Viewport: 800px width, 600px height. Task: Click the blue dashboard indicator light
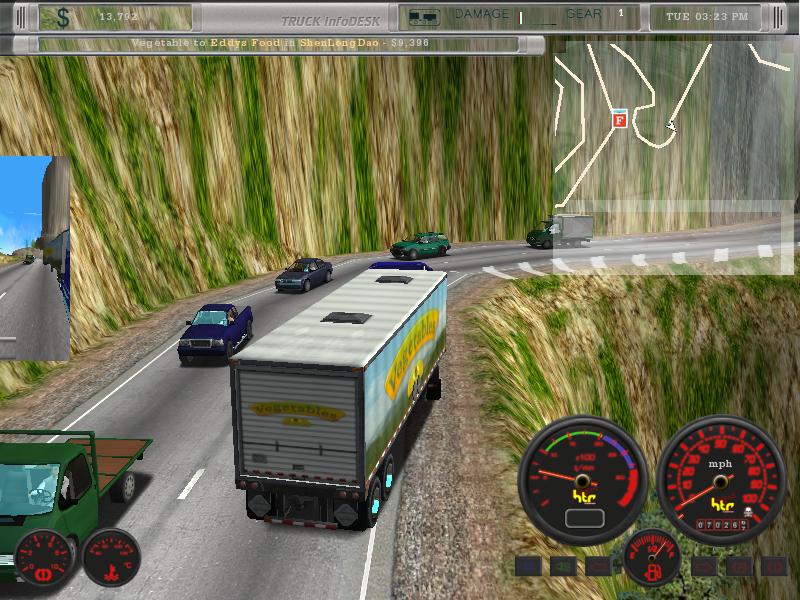coord(528,567)
